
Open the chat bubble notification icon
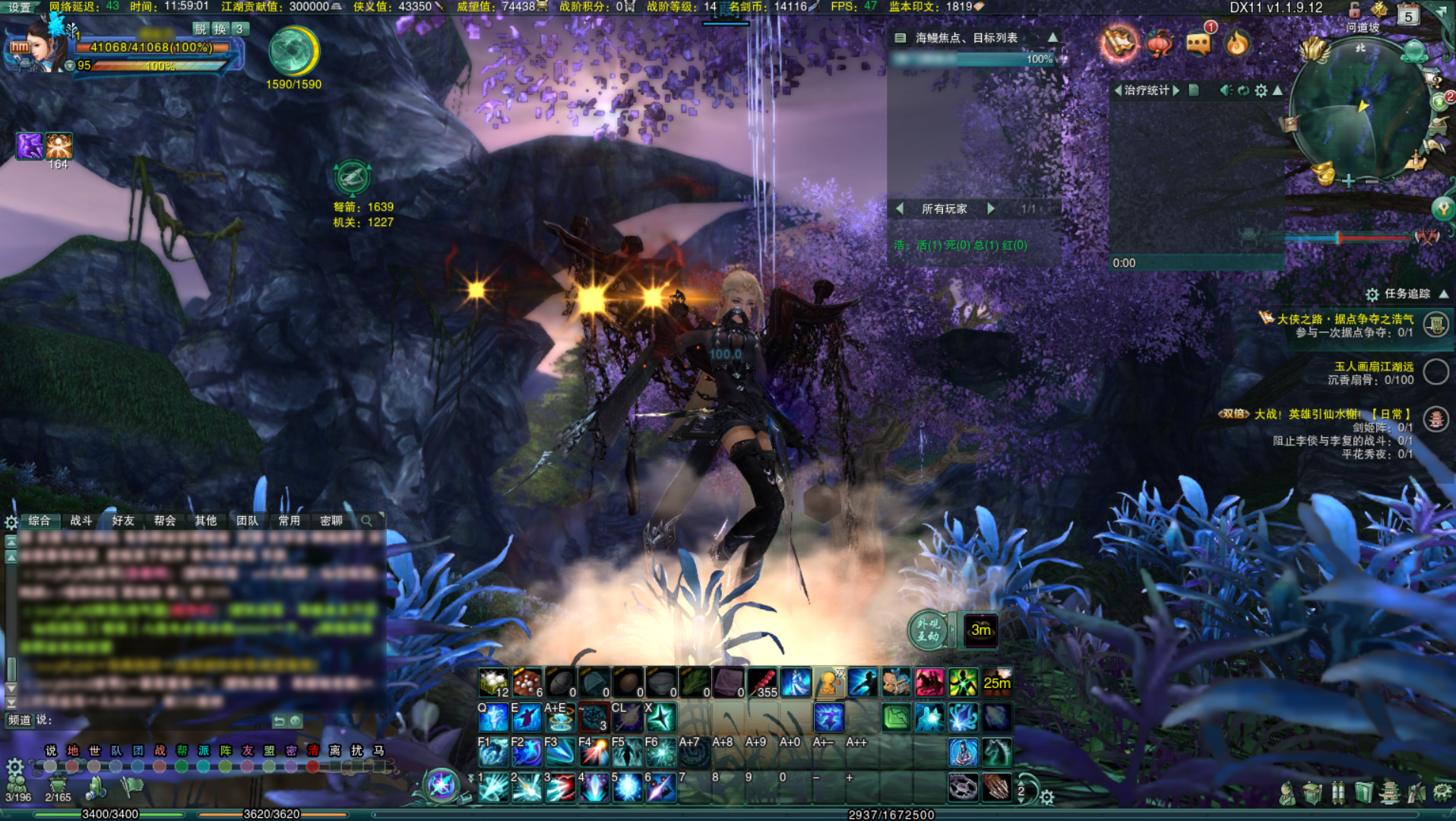tap(1198, 43)
